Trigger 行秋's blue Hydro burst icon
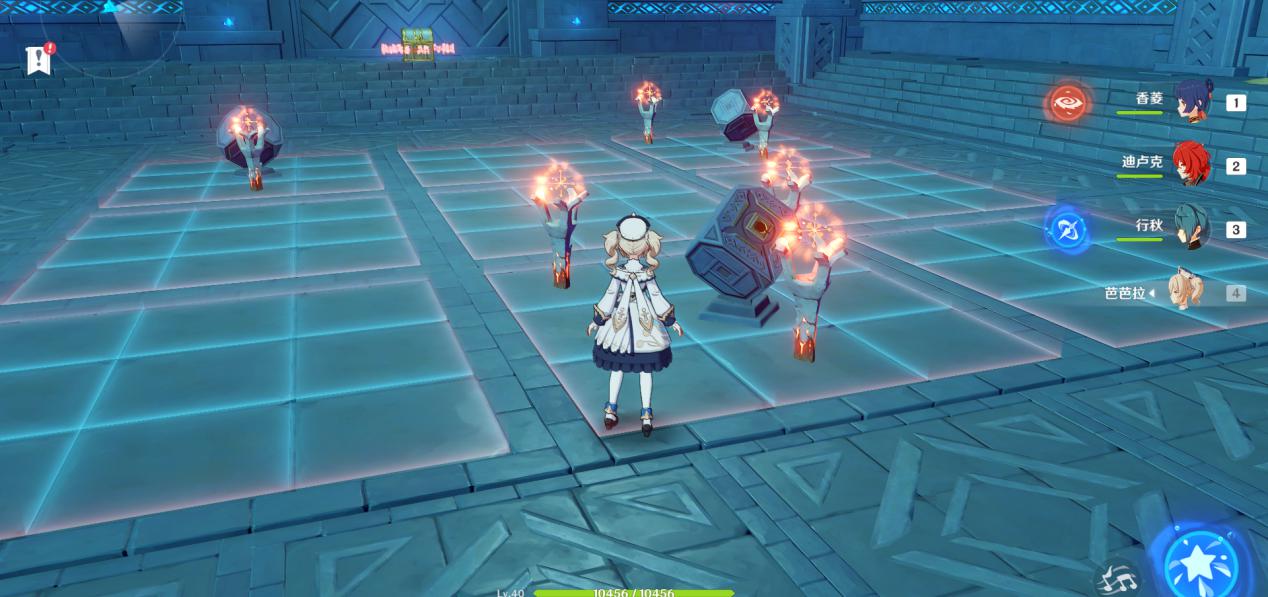 point(1067,230)
